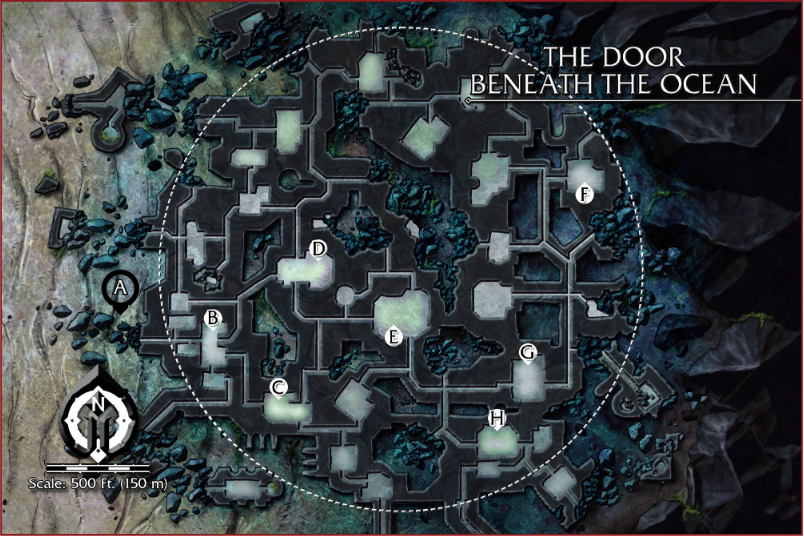Select map marker A
Image resolution: width=804 pixels, height=536 pixels.
(x=121, y=288)
